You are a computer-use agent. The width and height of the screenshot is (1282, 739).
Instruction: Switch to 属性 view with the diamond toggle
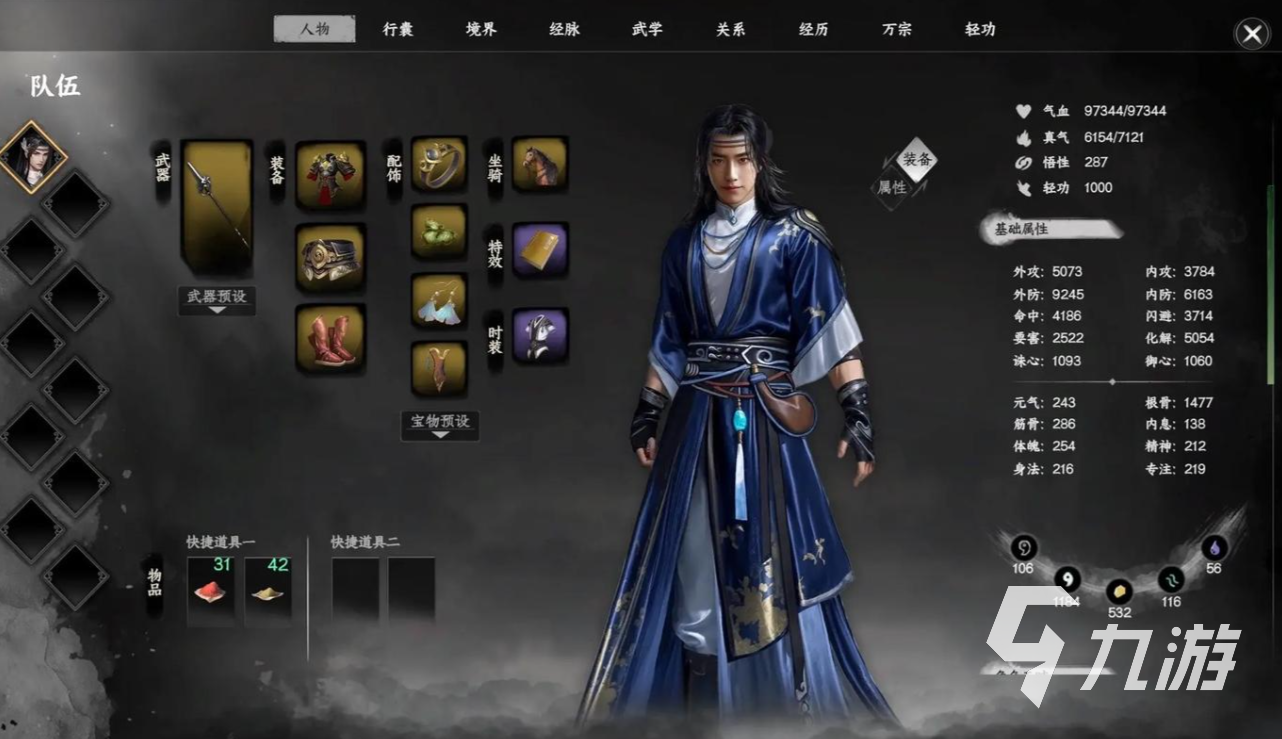(893, 185)
